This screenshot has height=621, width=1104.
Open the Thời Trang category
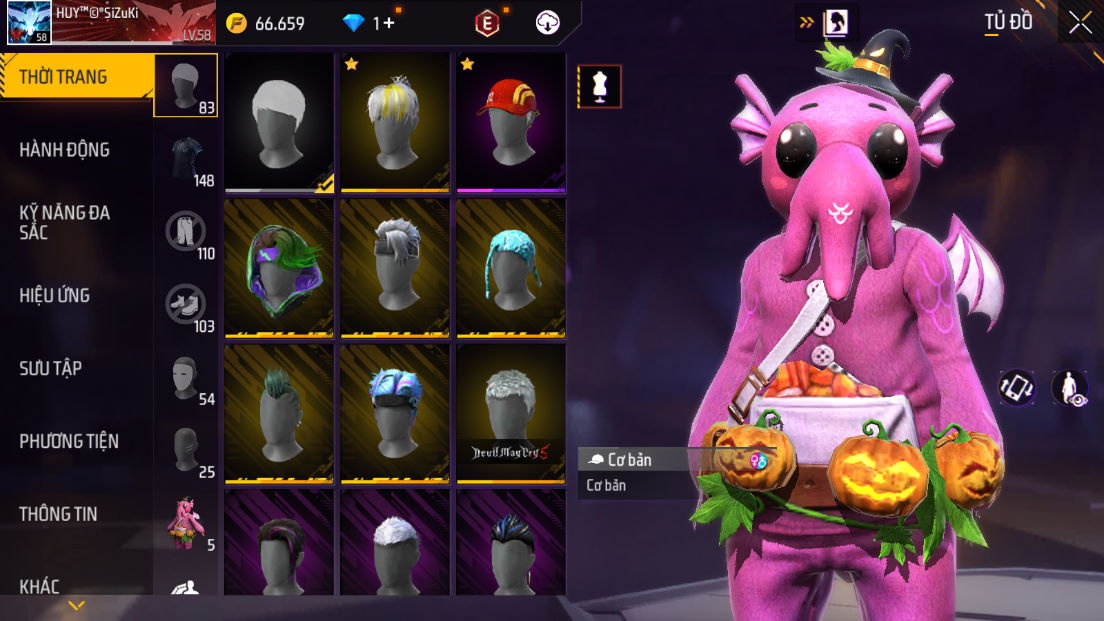(64, 77)
